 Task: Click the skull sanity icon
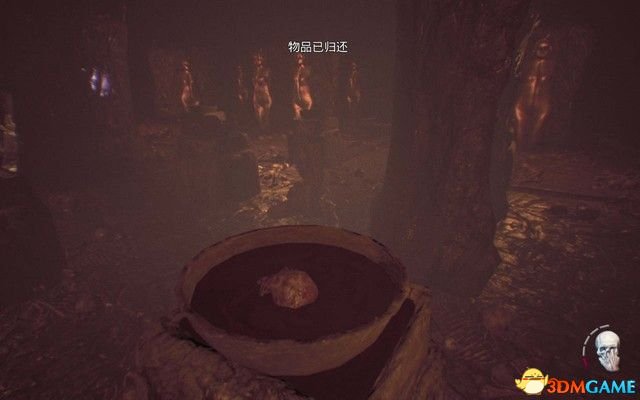click(606, 348)
